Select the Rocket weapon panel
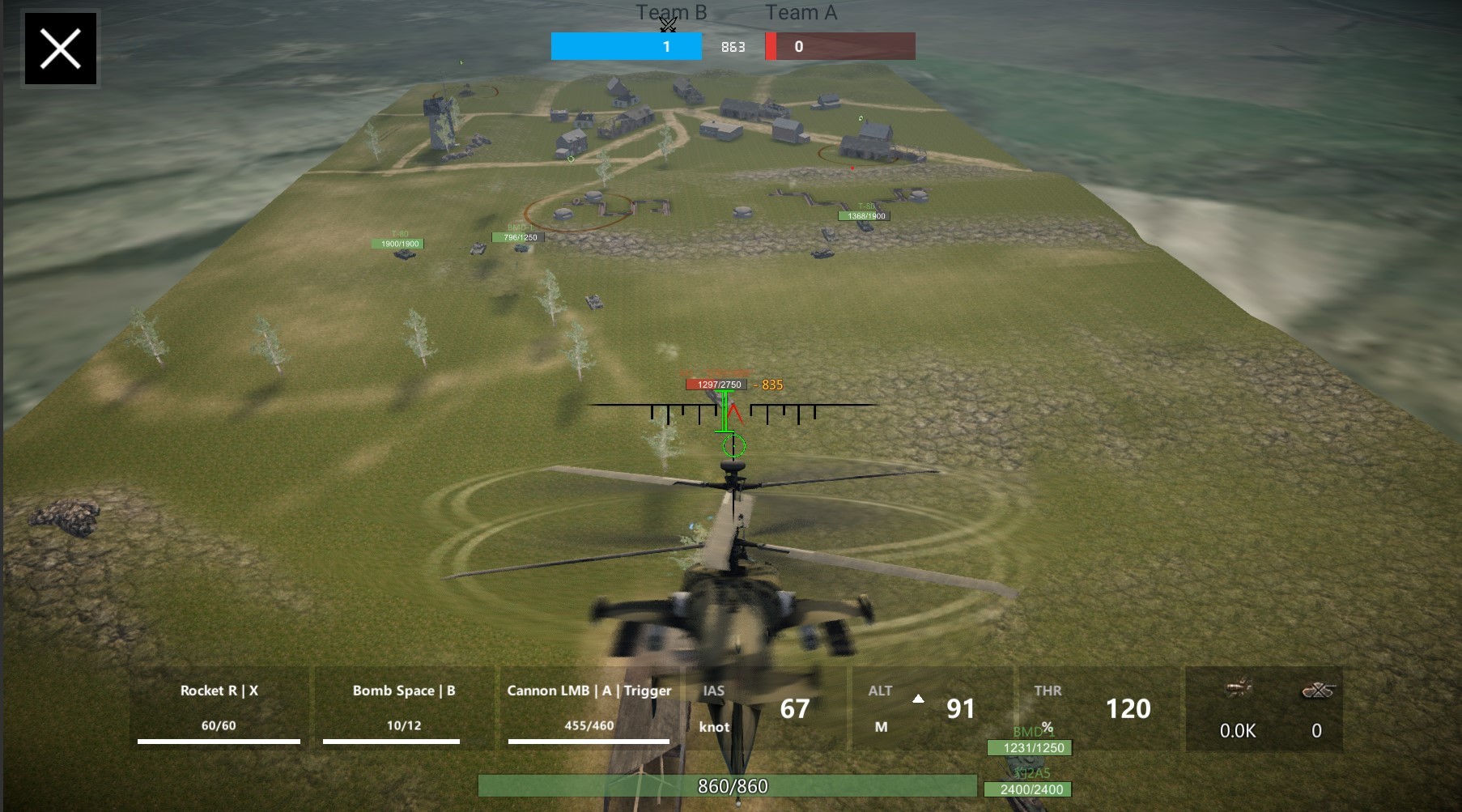This screenshot has width=1462, height=812. [217, 708]
